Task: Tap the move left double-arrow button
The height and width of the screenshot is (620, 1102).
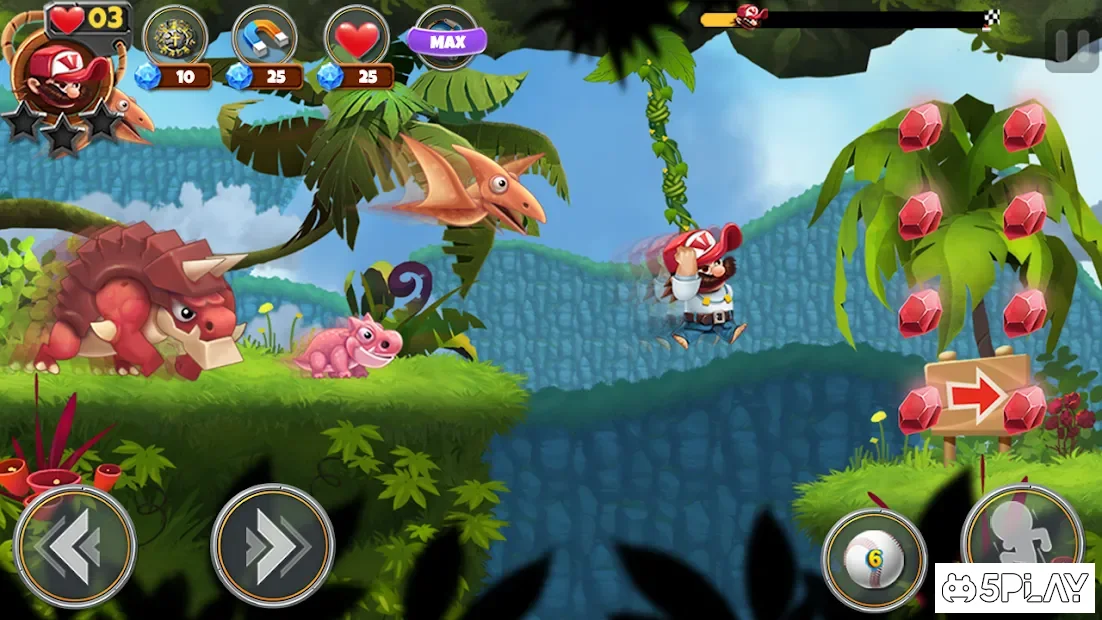Action: point(74,546)
